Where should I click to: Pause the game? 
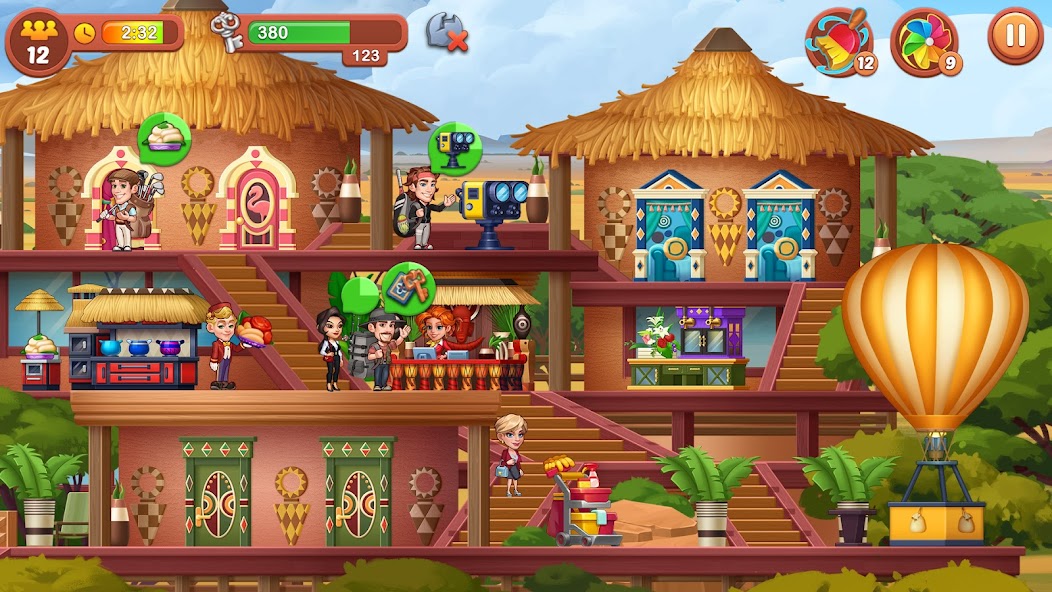point(1015,36)
